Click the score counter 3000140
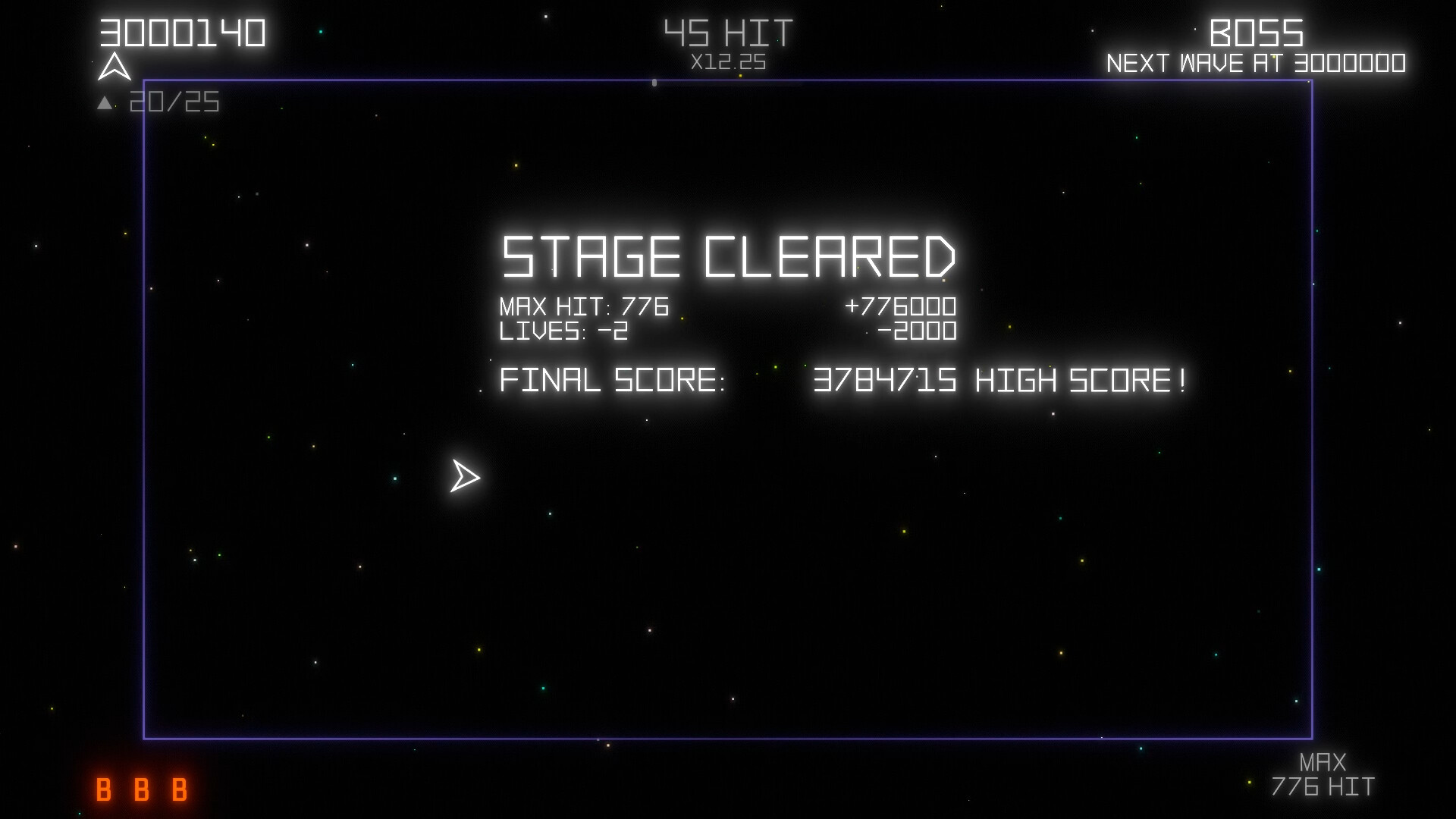 181,30
